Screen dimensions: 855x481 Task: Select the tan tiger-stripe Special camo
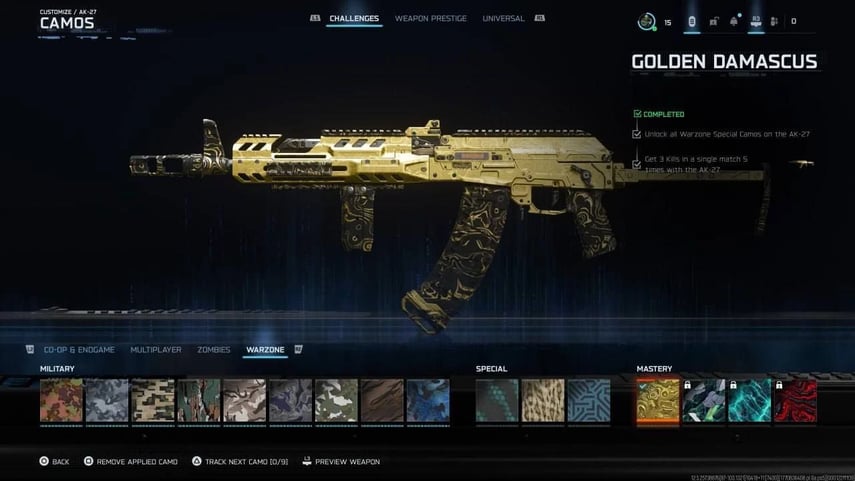point(543,400)
